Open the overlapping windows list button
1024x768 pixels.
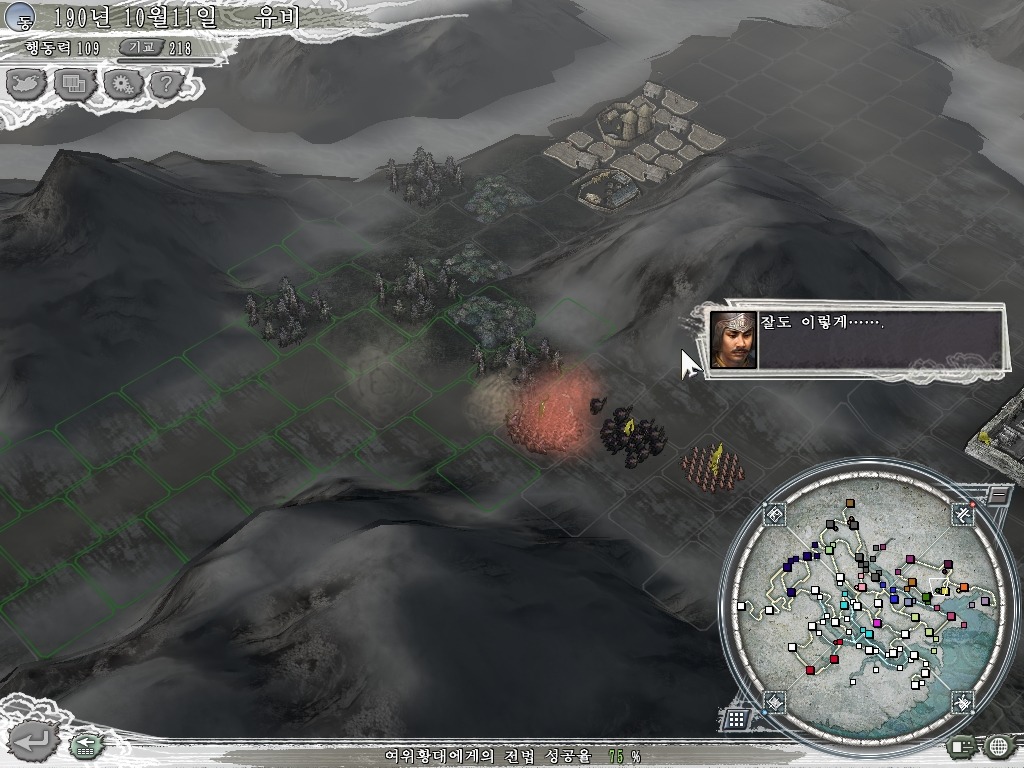(x=73, y=84)
